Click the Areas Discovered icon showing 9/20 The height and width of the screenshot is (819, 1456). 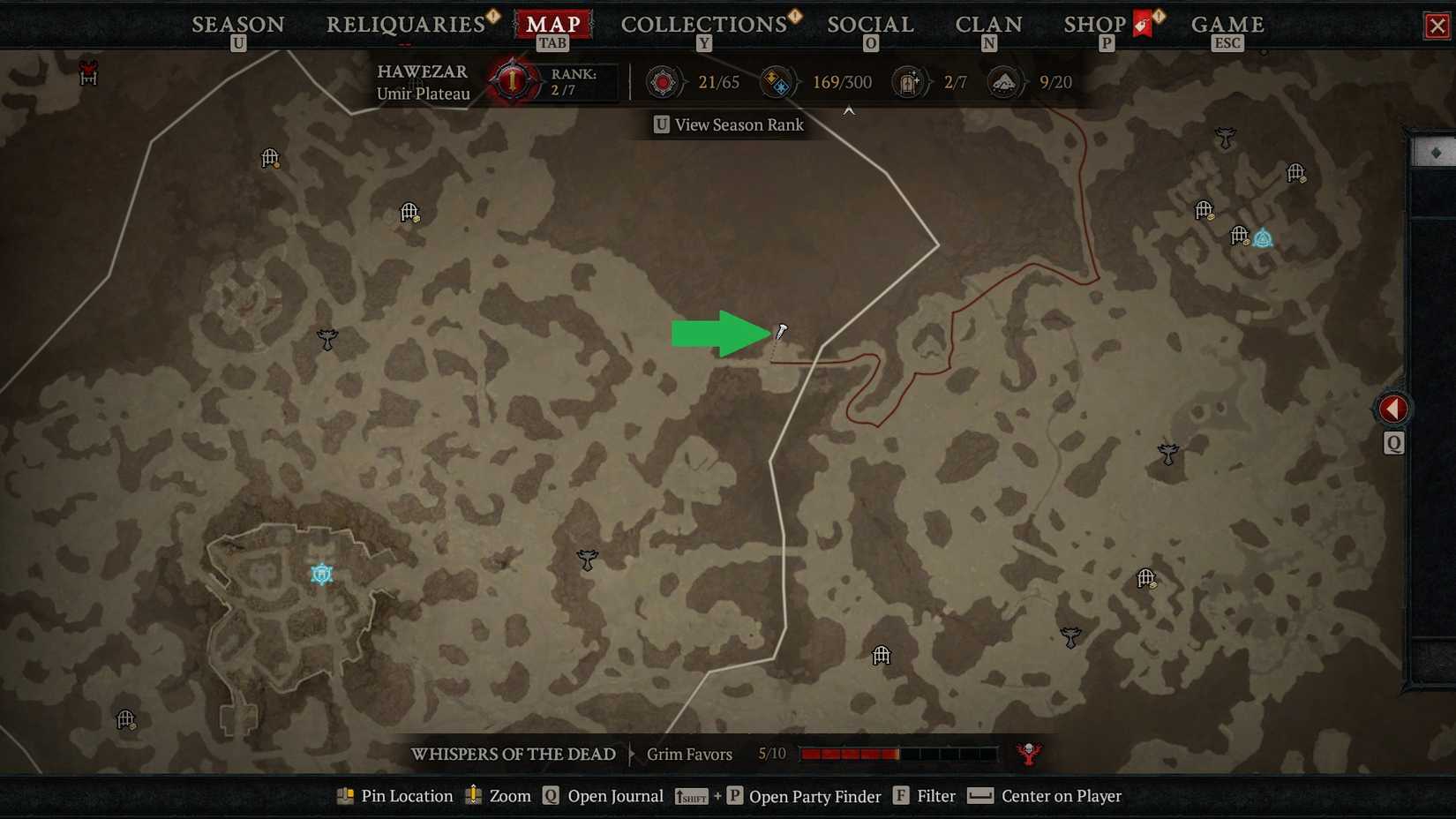(x=1003, y=82)
